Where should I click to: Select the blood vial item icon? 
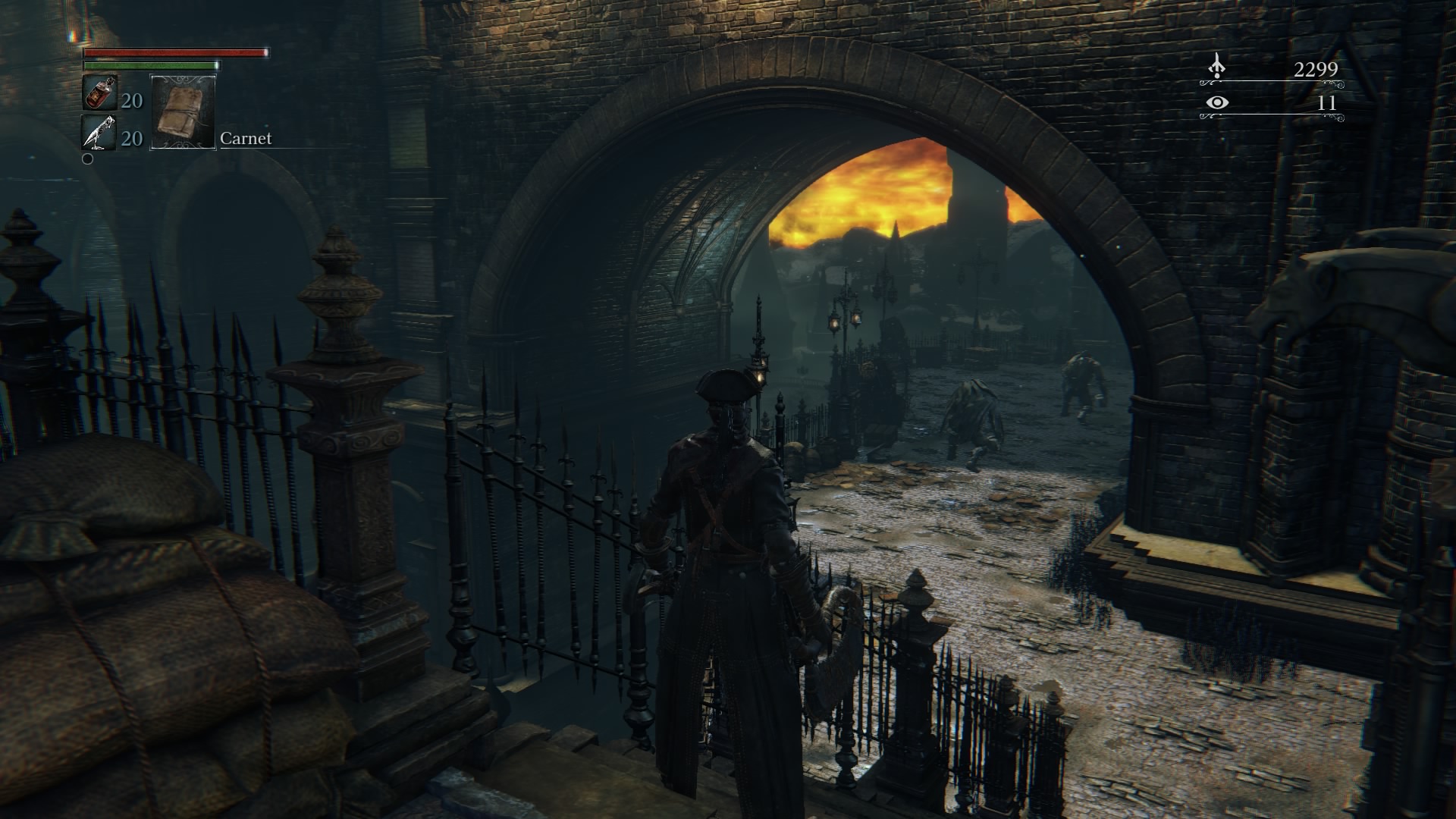(99, 95)
